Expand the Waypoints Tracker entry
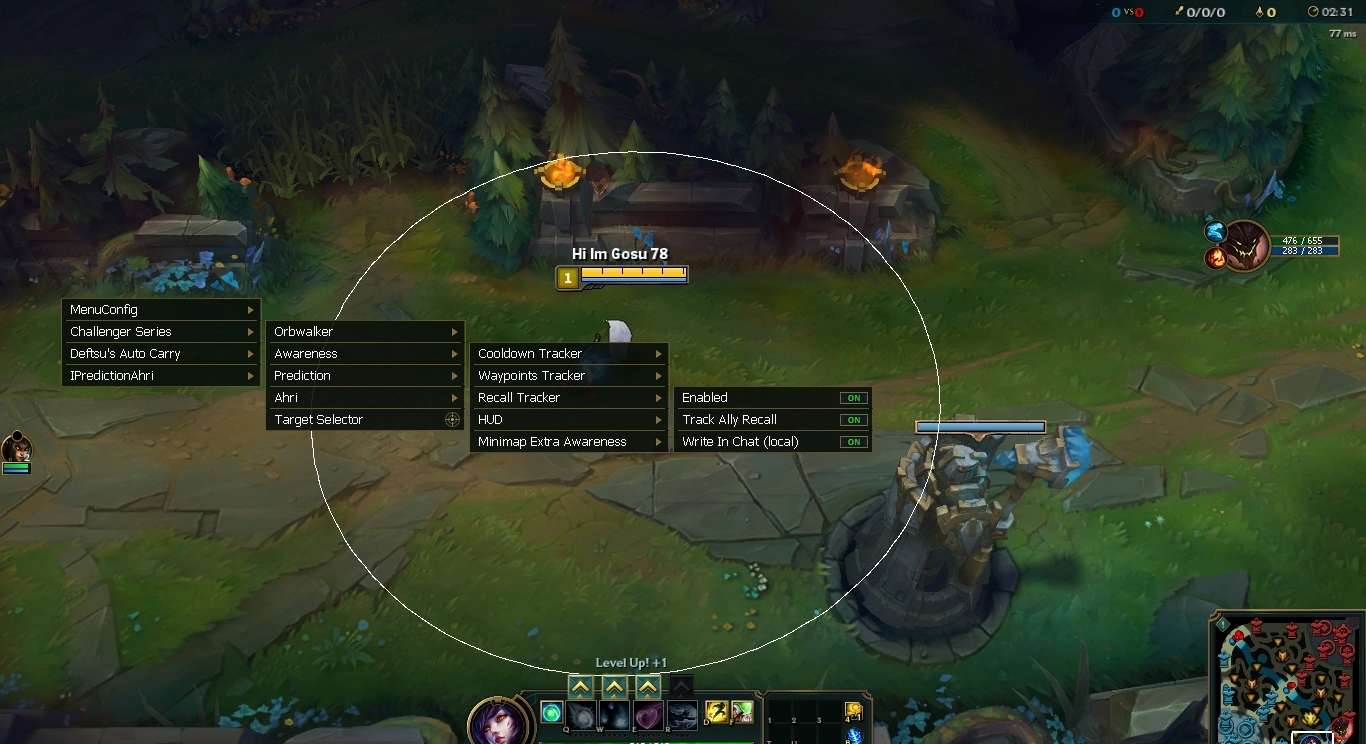 [569, 376]
